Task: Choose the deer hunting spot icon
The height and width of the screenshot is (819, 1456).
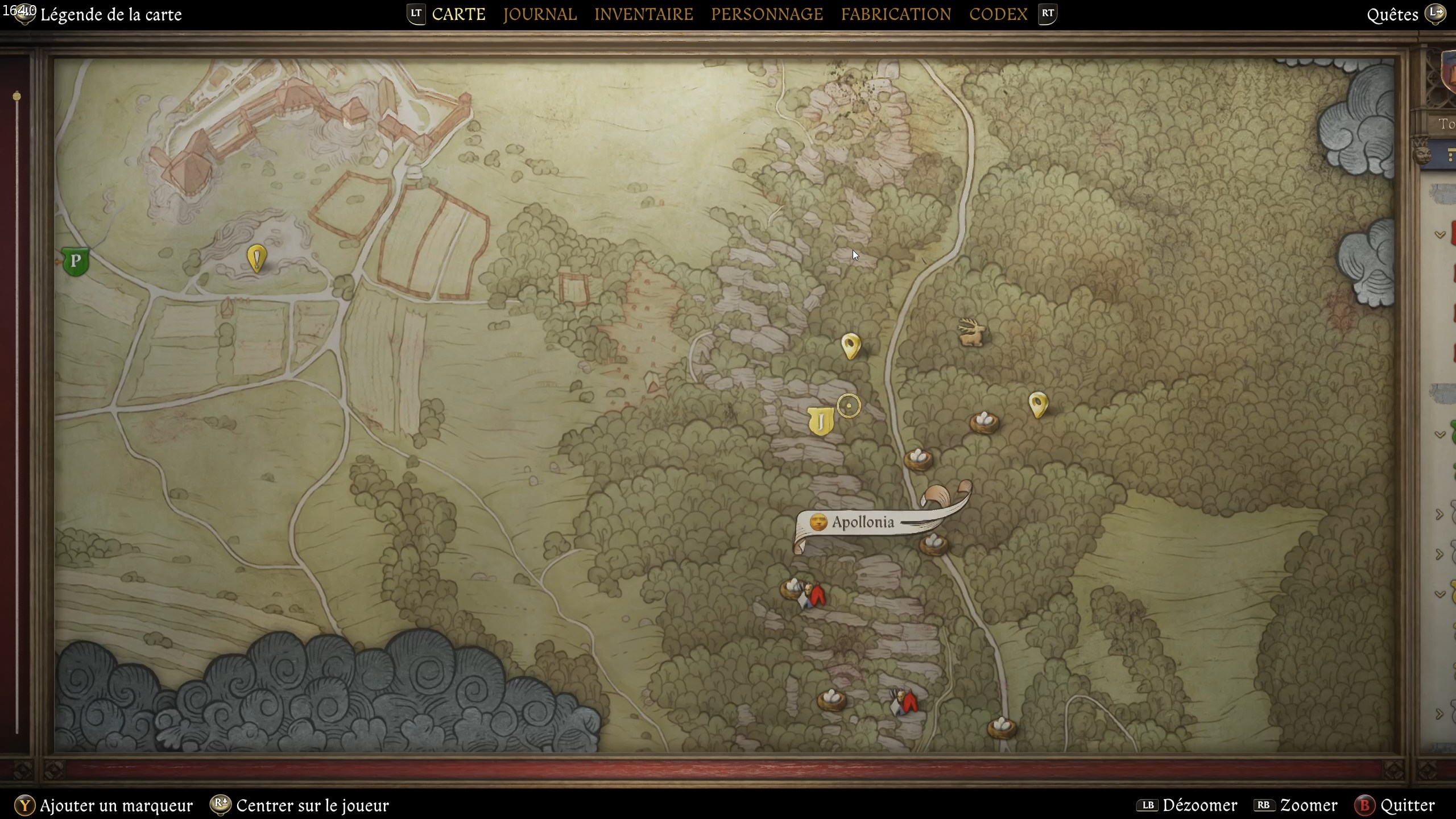Action: [x=971, y=332]
